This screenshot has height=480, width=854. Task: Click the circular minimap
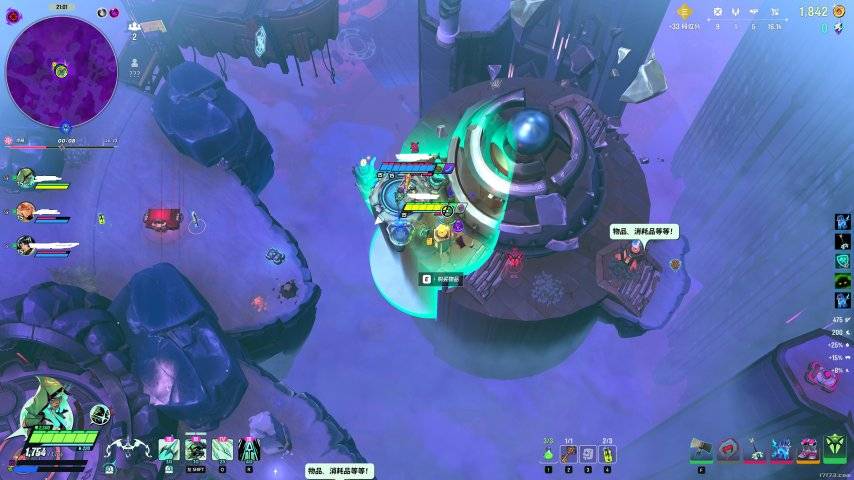[61, 71]
